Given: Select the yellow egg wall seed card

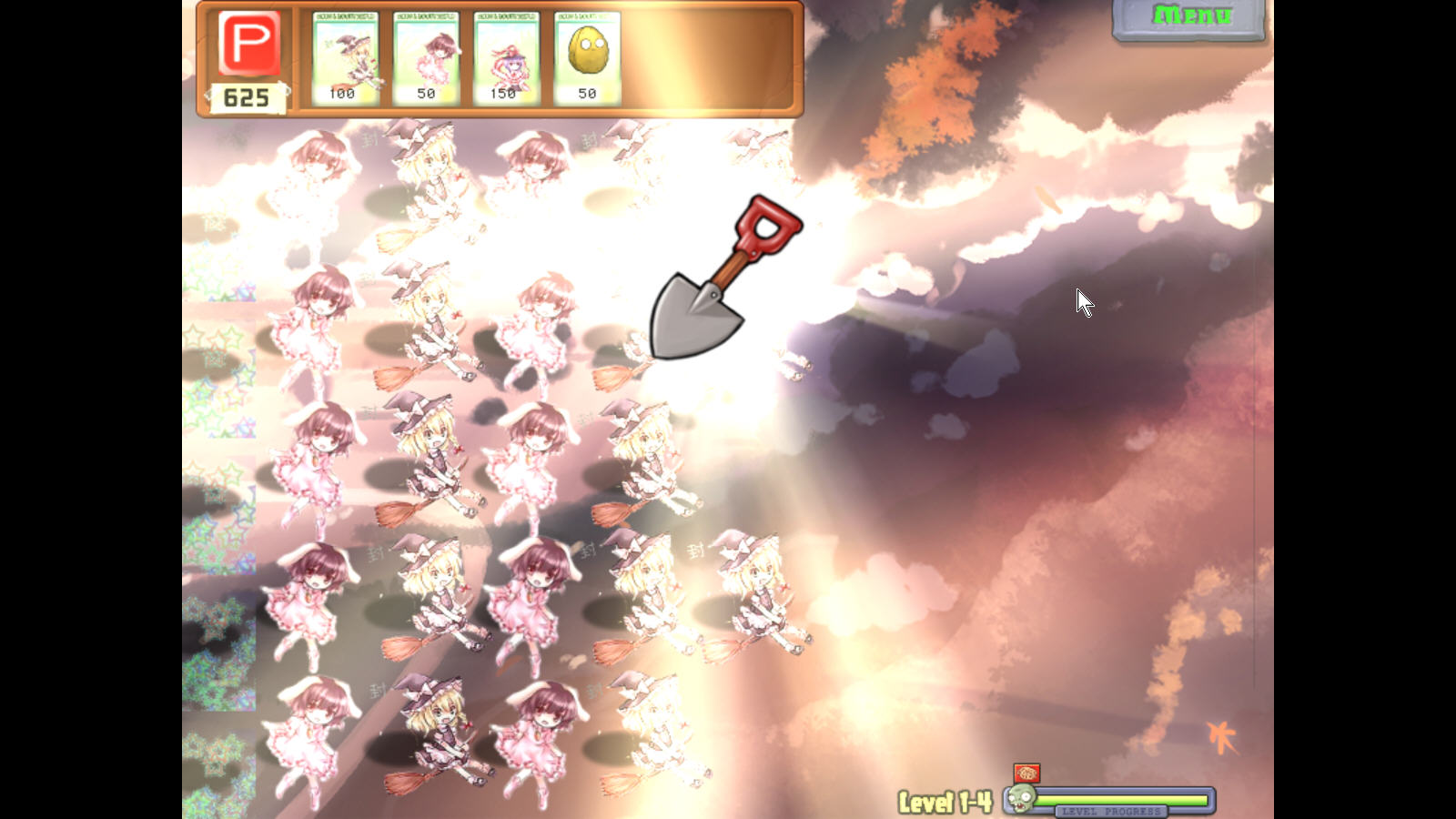Looking at the screenshot, I should (x=587, y=58).
